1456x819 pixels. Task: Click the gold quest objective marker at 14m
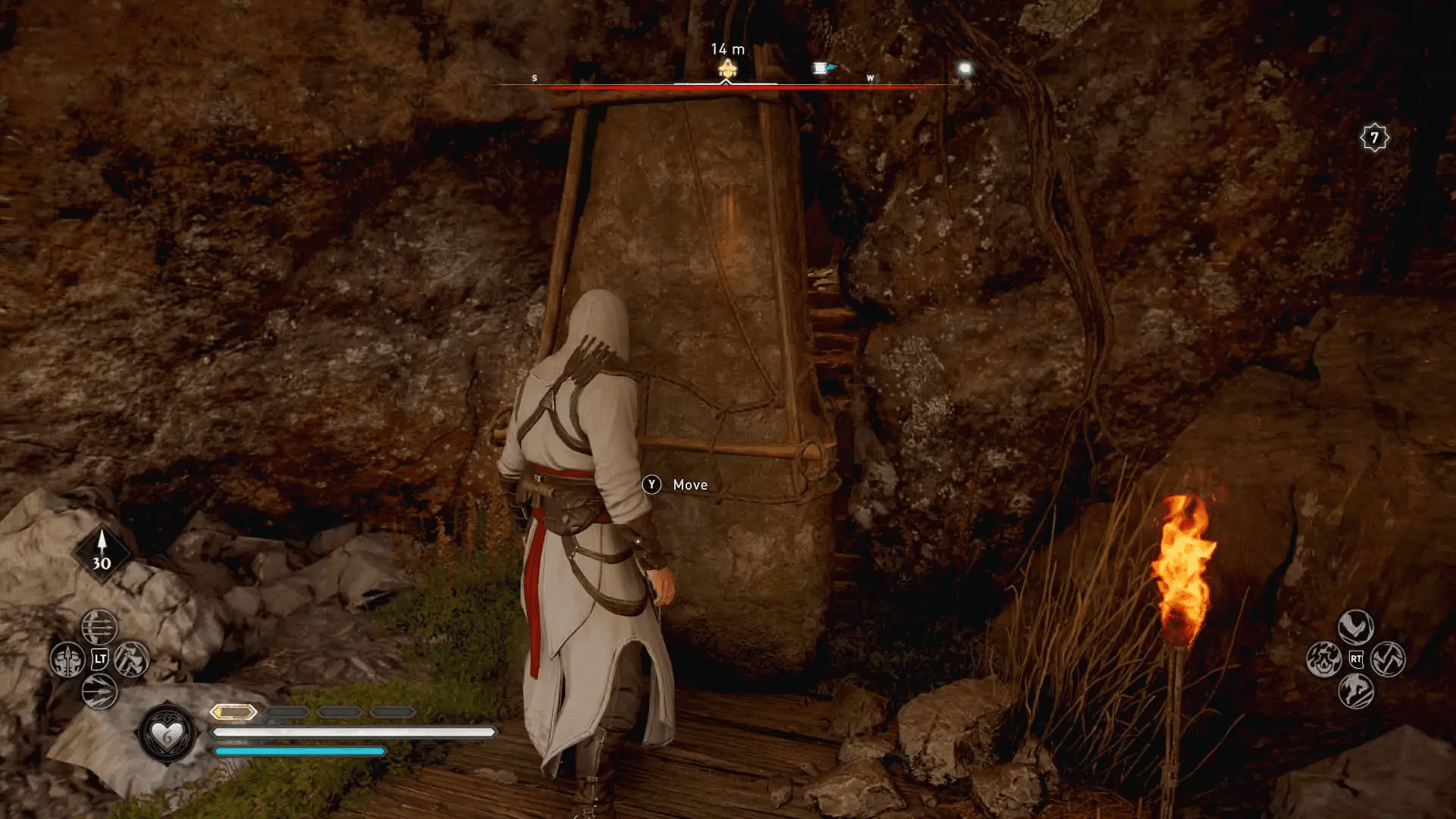tap(726, 67)
